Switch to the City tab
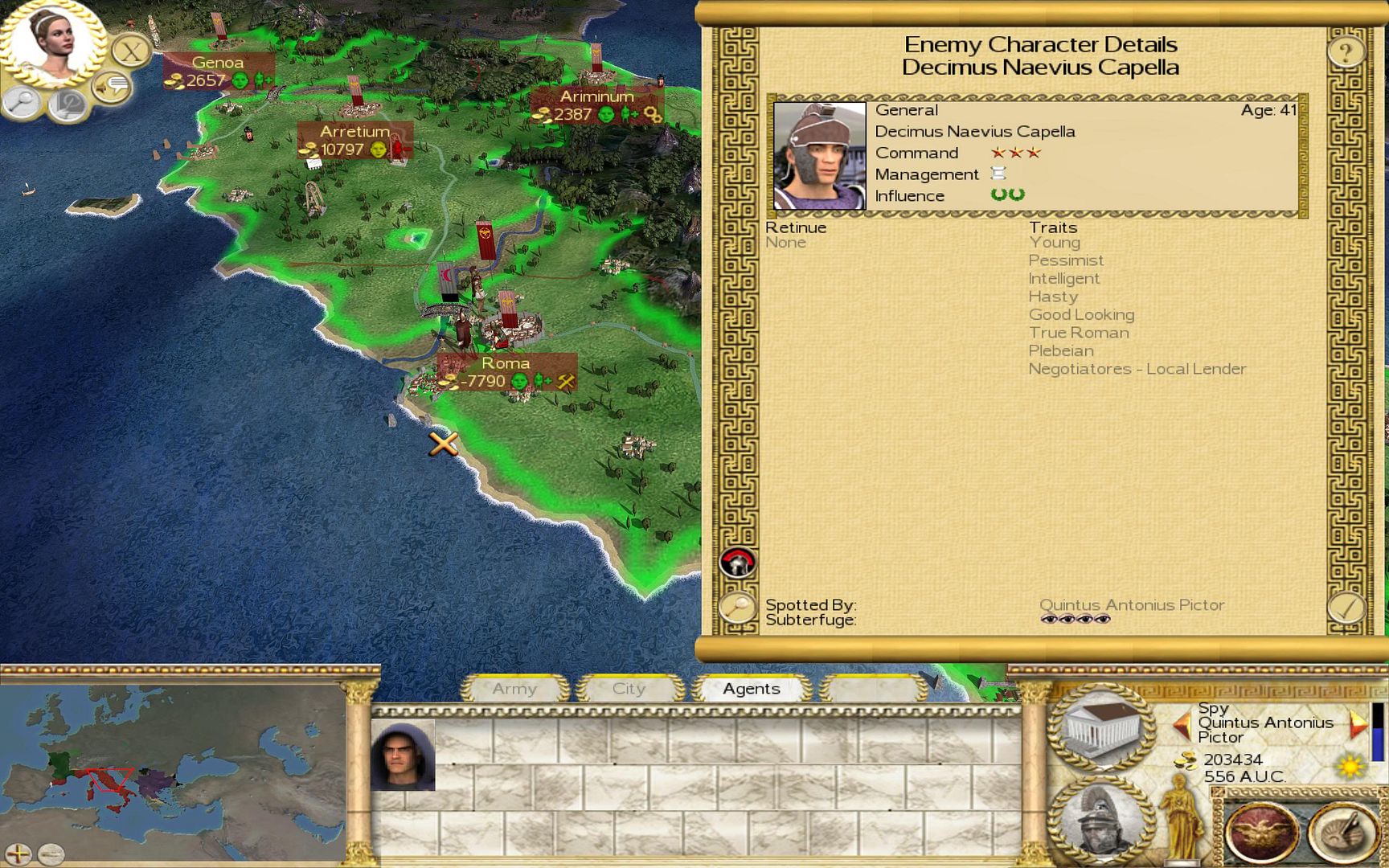Screen dimensions: 1389x868 [x=629, y=689]
